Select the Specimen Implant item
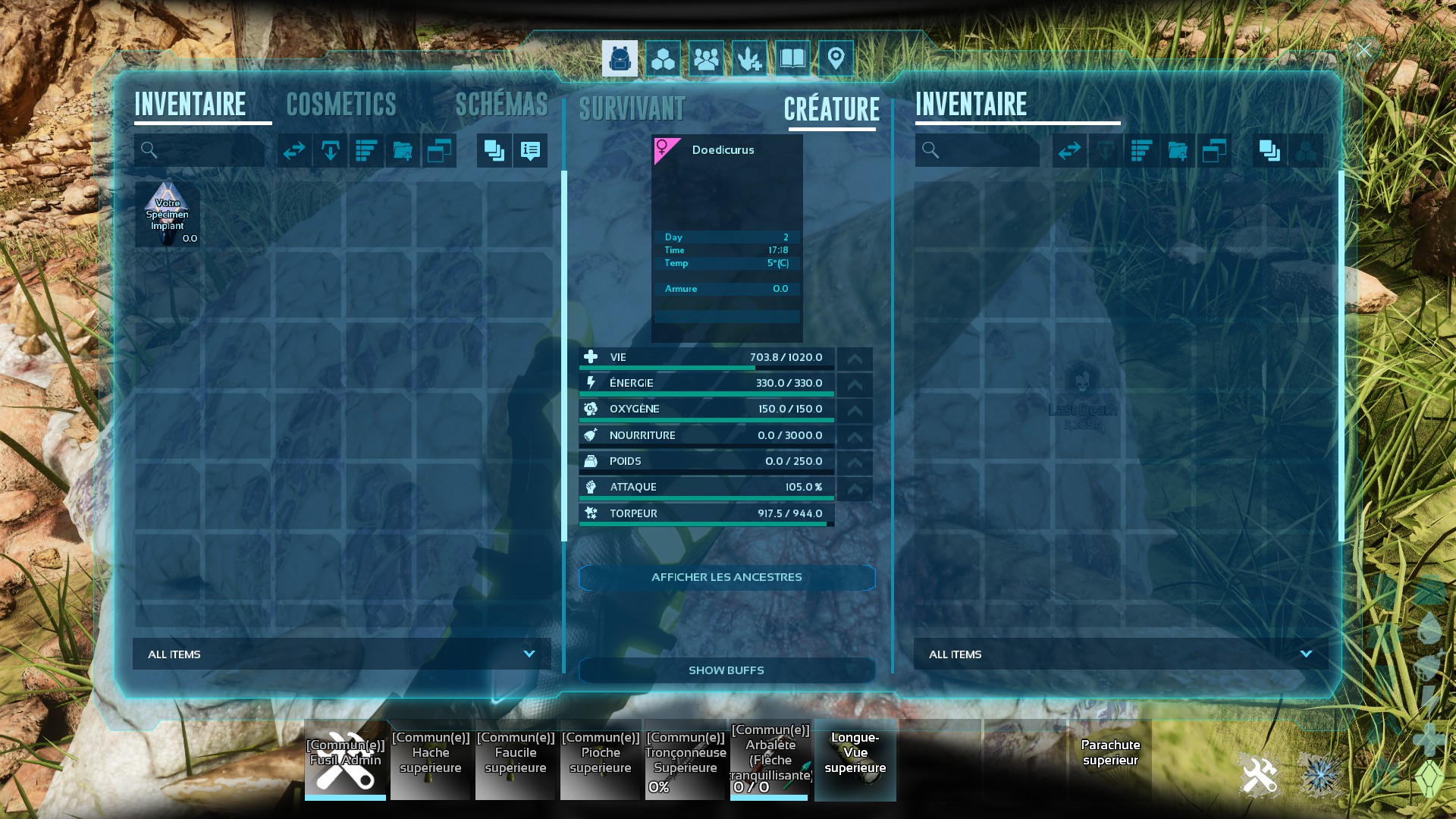The image size is (1456, 819). point(168,215)
